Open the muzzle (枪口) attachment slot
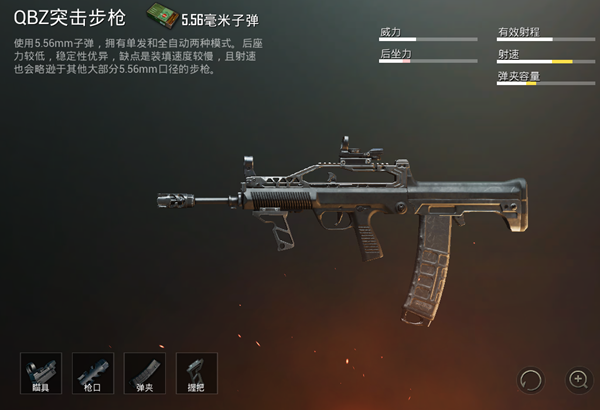 tap(93, 373)
